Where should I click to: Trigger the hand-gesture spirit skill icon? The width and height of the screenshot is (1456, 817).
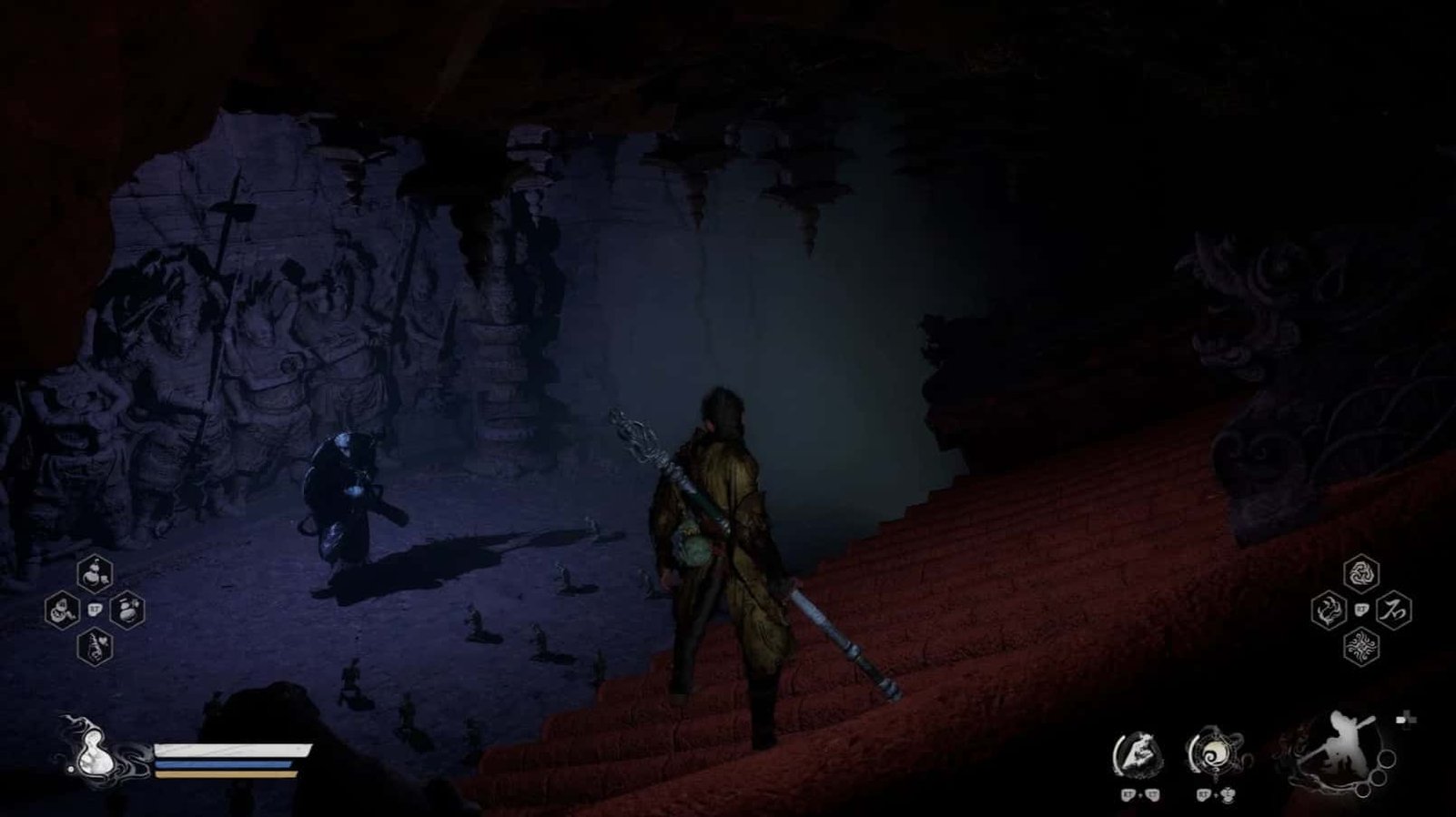point(1137,753)
